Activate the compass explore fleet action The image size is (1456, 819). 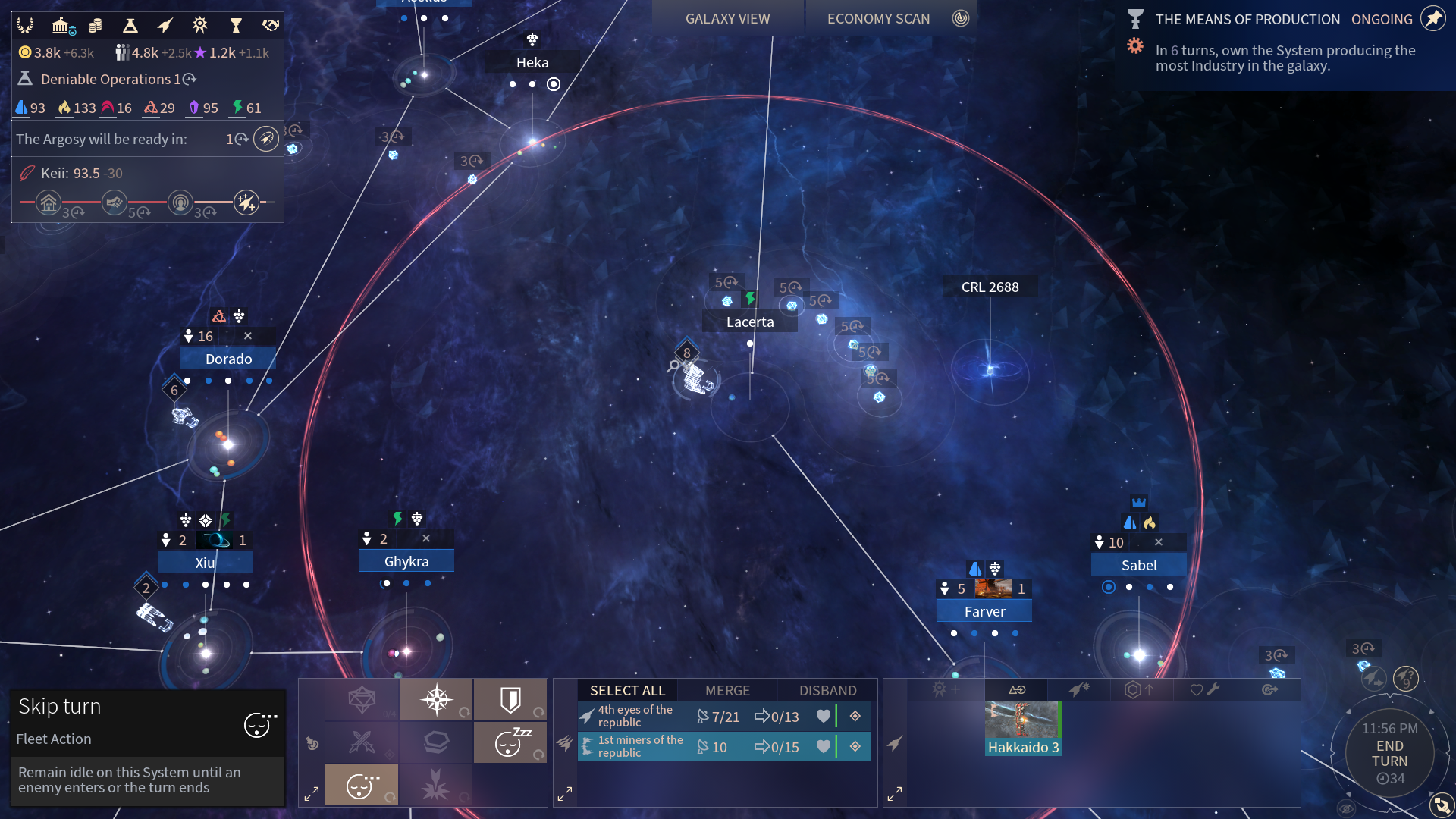(x=436, y=700)
